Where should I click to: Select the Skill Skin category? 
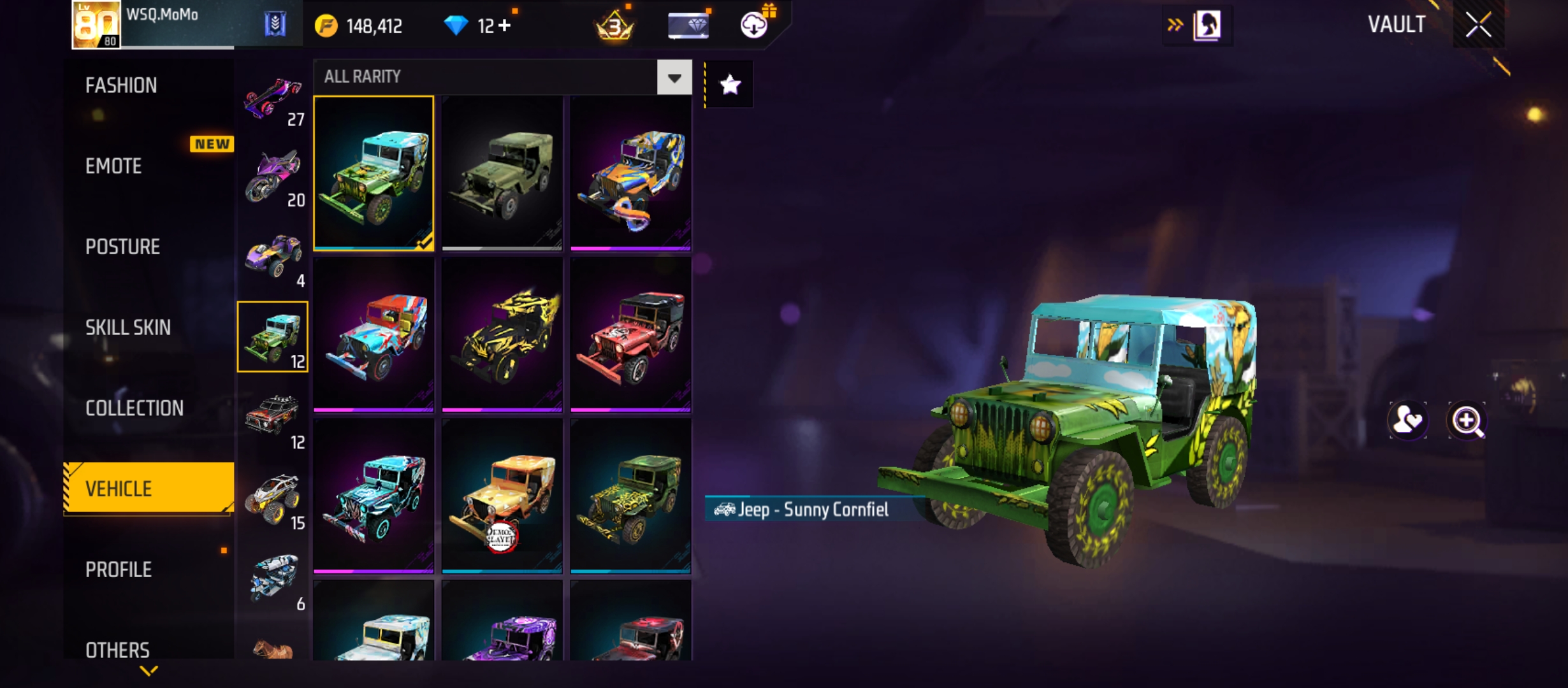tap(128, 327)
